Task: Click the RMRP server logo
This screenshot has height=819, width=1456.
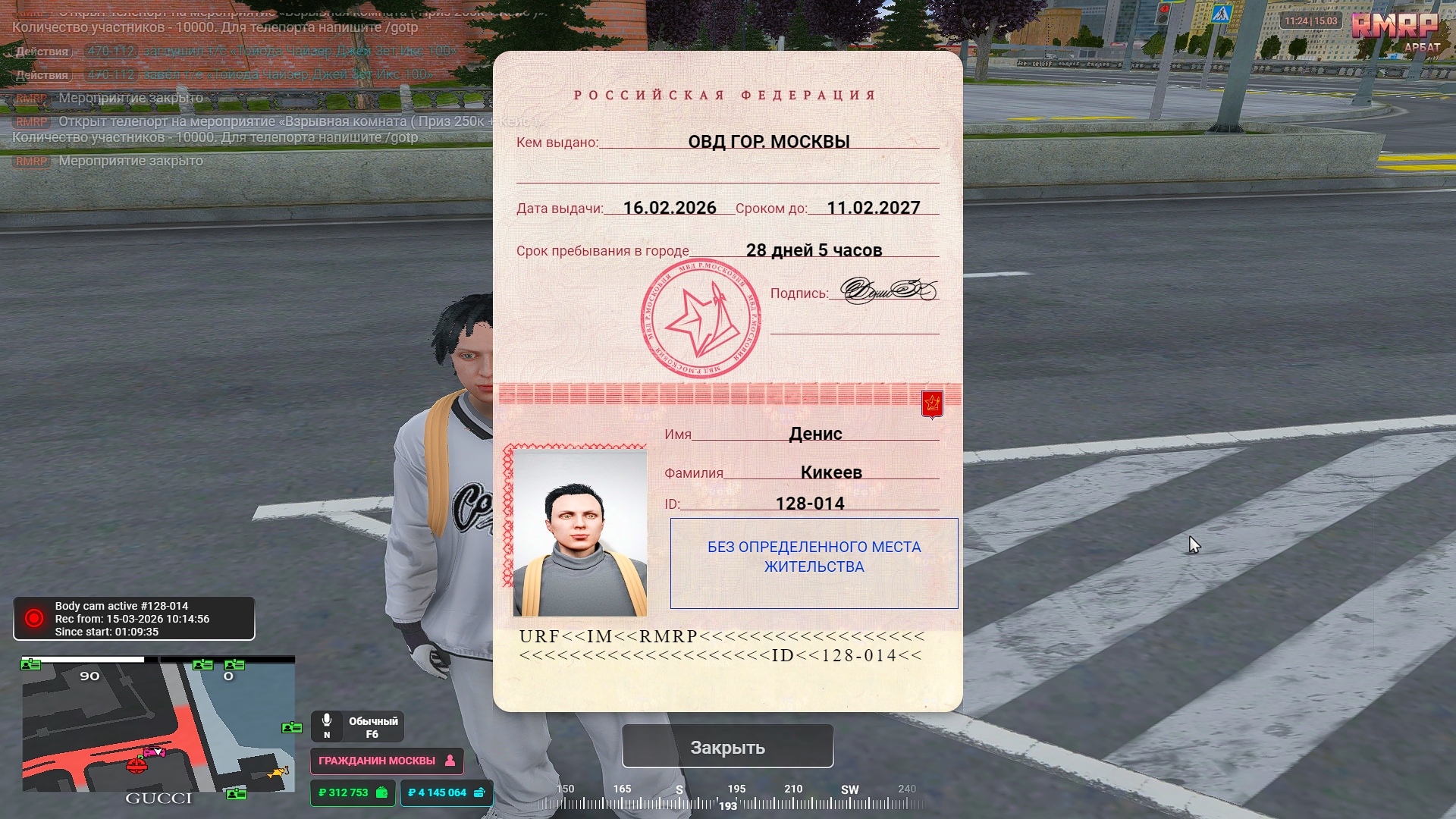Action: [x=1394, y=27]
